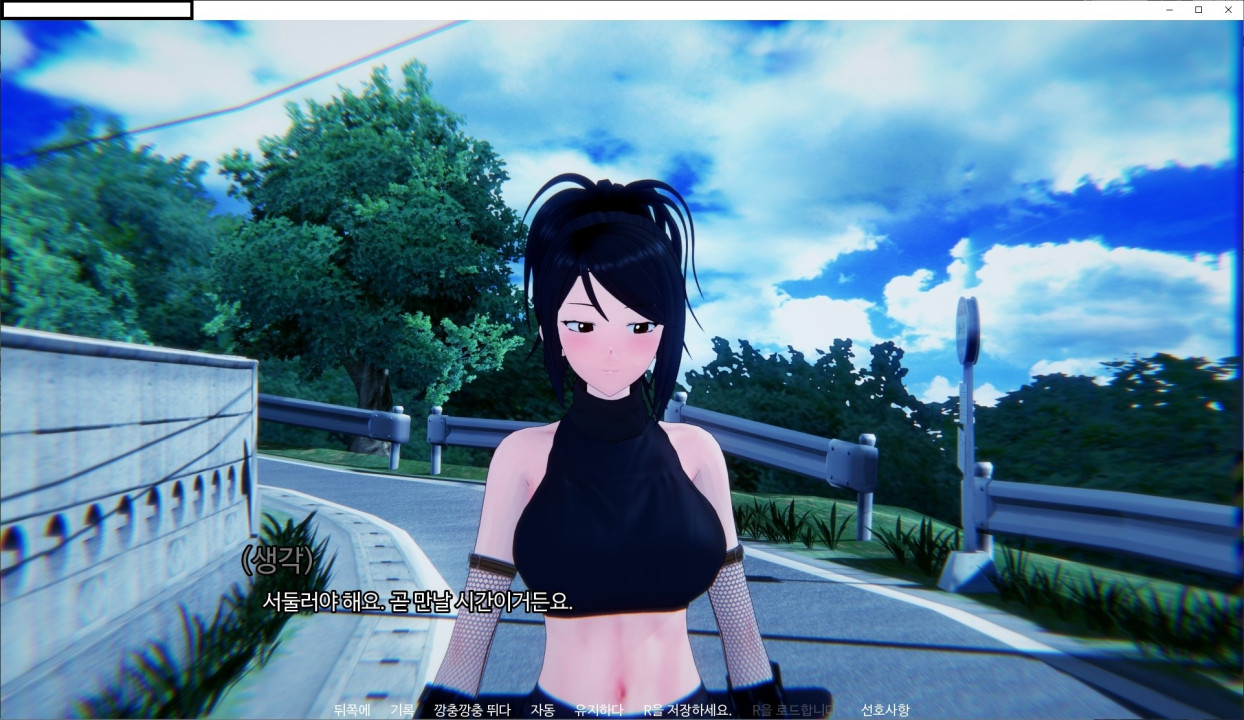
Task: Minimize the game window
Action: (x=1170, y=10)
